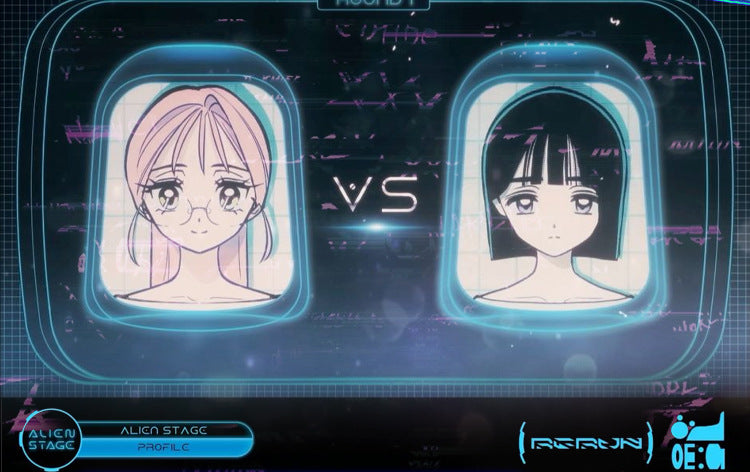Image resolution: width=750 pixels, height=472 pixels.
Task: Activate the bracketed Rerun label
Action: click(587, 440)
